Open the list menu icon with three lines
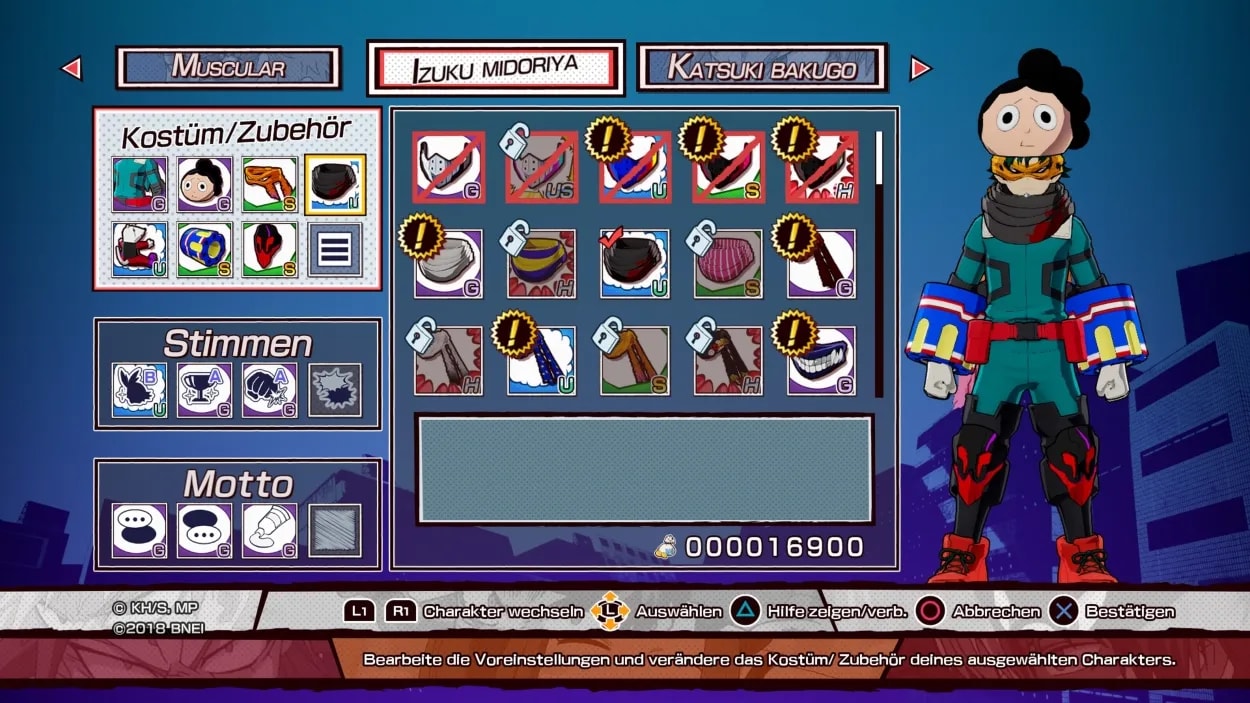1250x703 pixels. [x=335, y=249]
